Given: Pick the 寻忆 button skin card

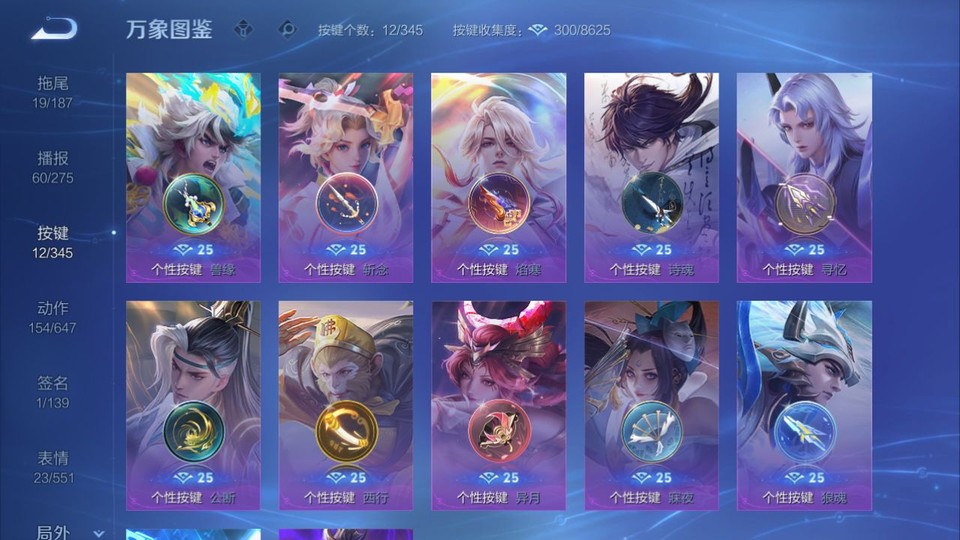Looking at the screenshot, I should coord(804,178).
